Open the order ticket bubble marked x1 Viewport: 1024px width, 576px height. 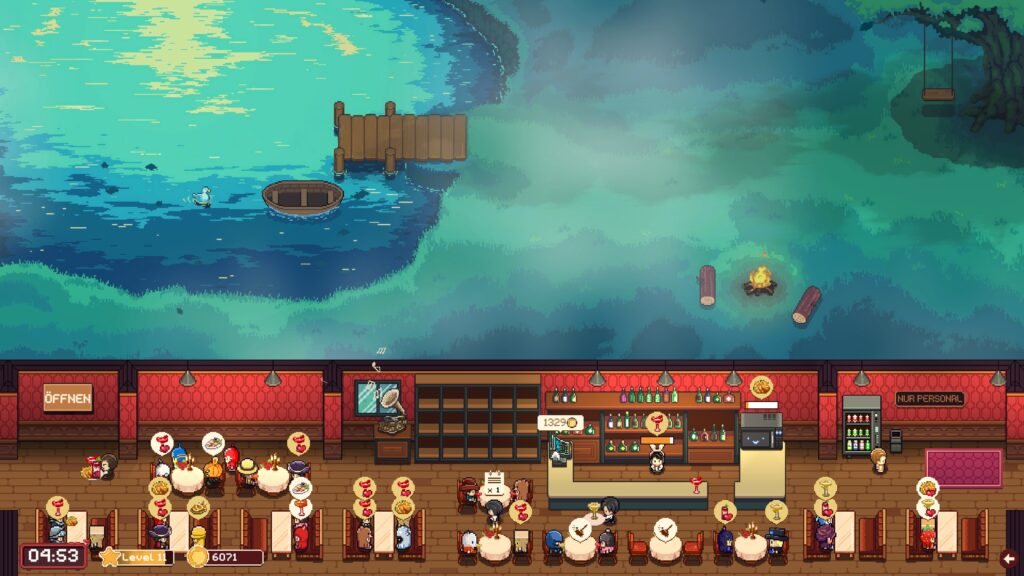point(493,489)
